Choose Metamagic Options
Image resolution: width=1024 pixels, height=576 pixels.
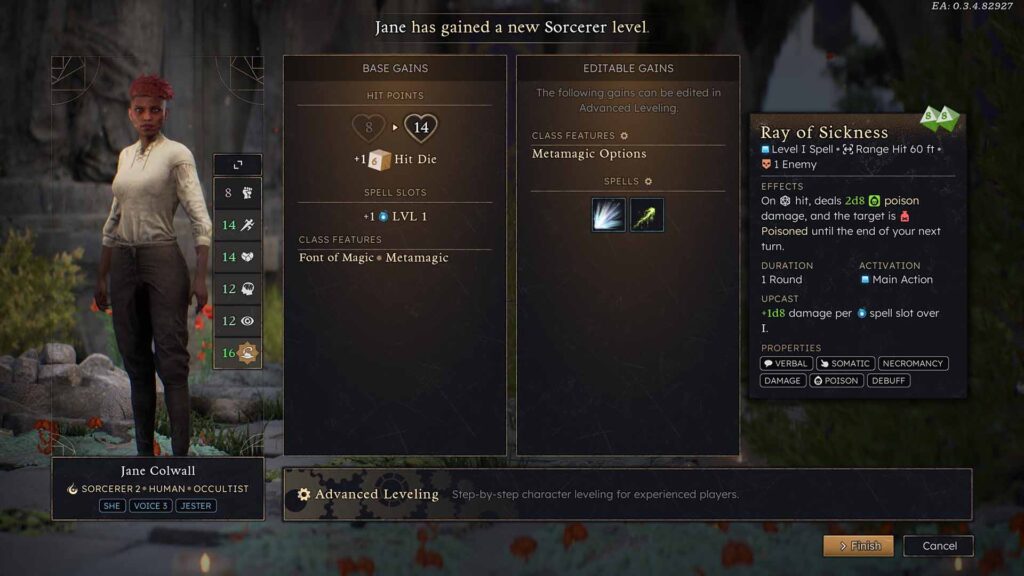point(589,154)
